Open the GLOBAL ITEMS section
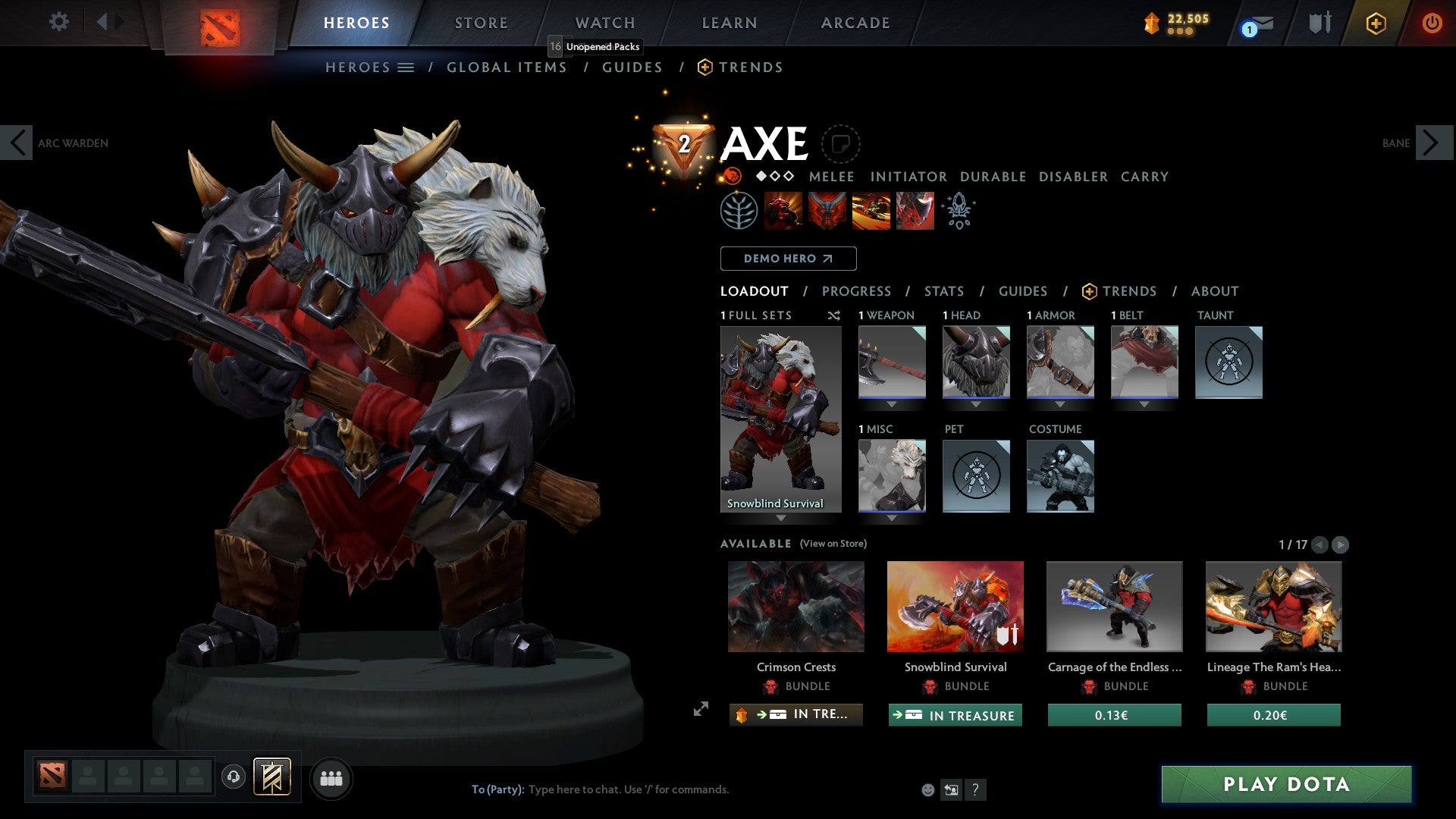 [x=507, y=67]
